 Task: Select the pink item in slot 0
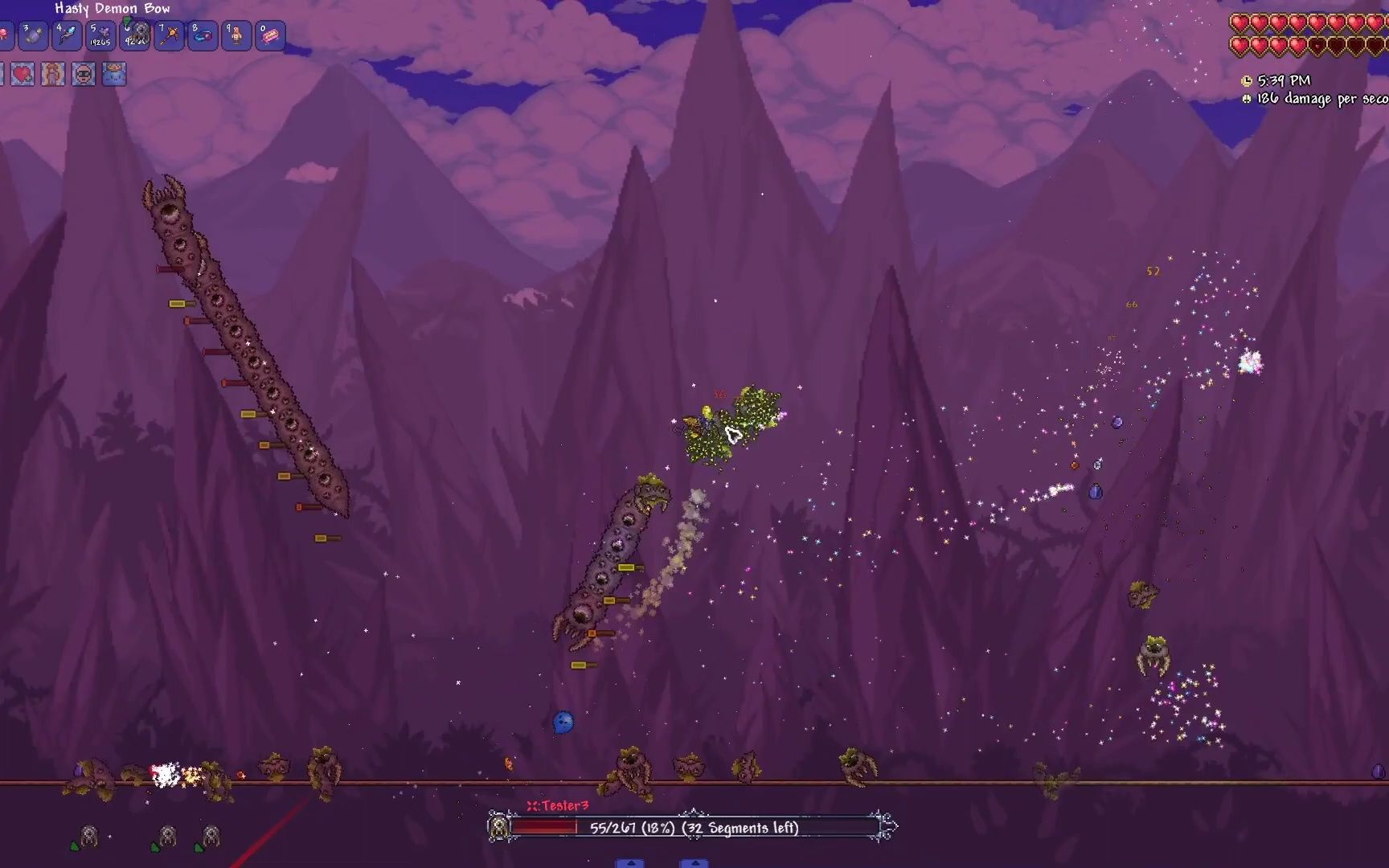point(270,36)
